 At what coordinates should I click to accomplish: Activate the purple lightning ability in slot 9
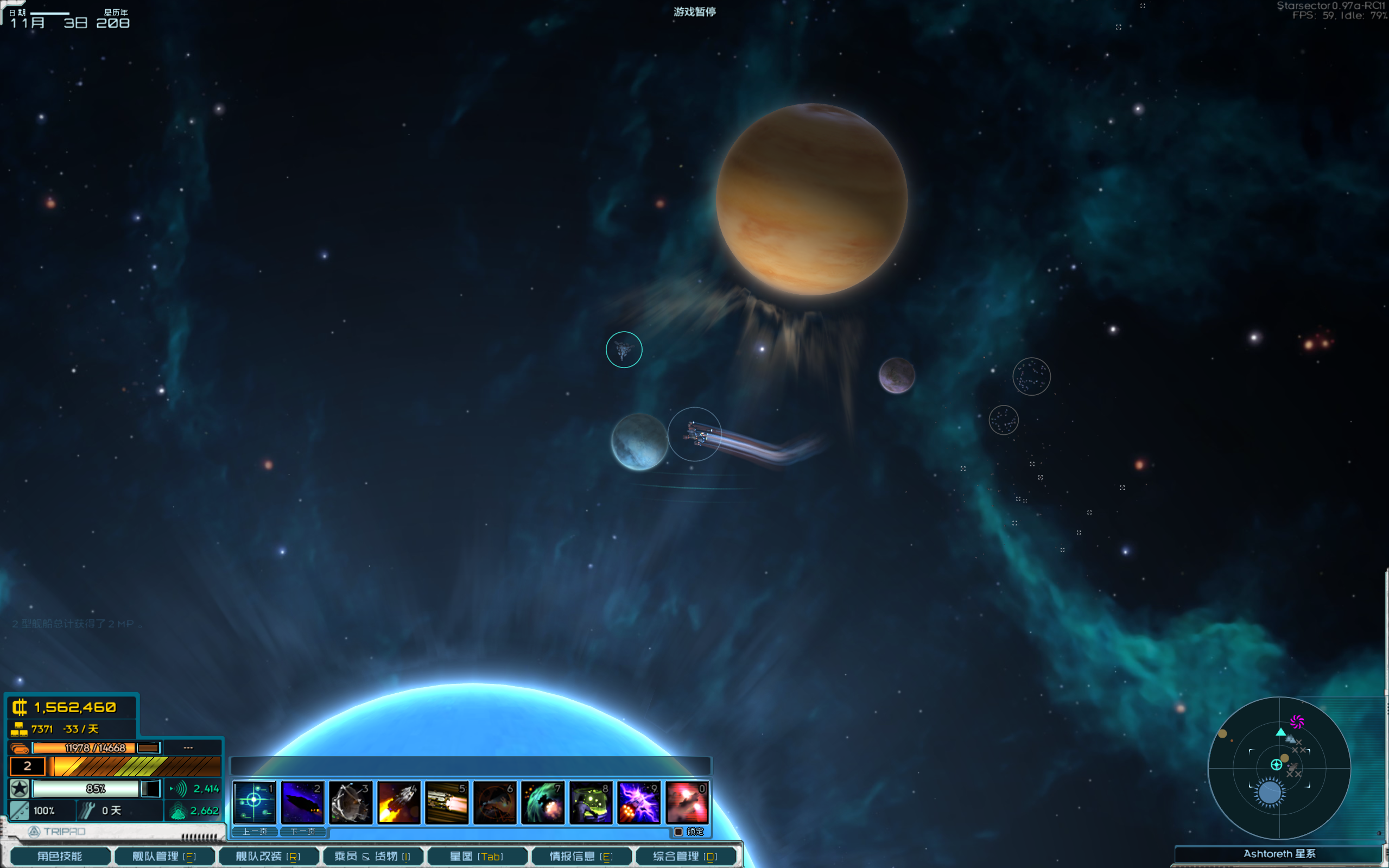click(639, 801)
